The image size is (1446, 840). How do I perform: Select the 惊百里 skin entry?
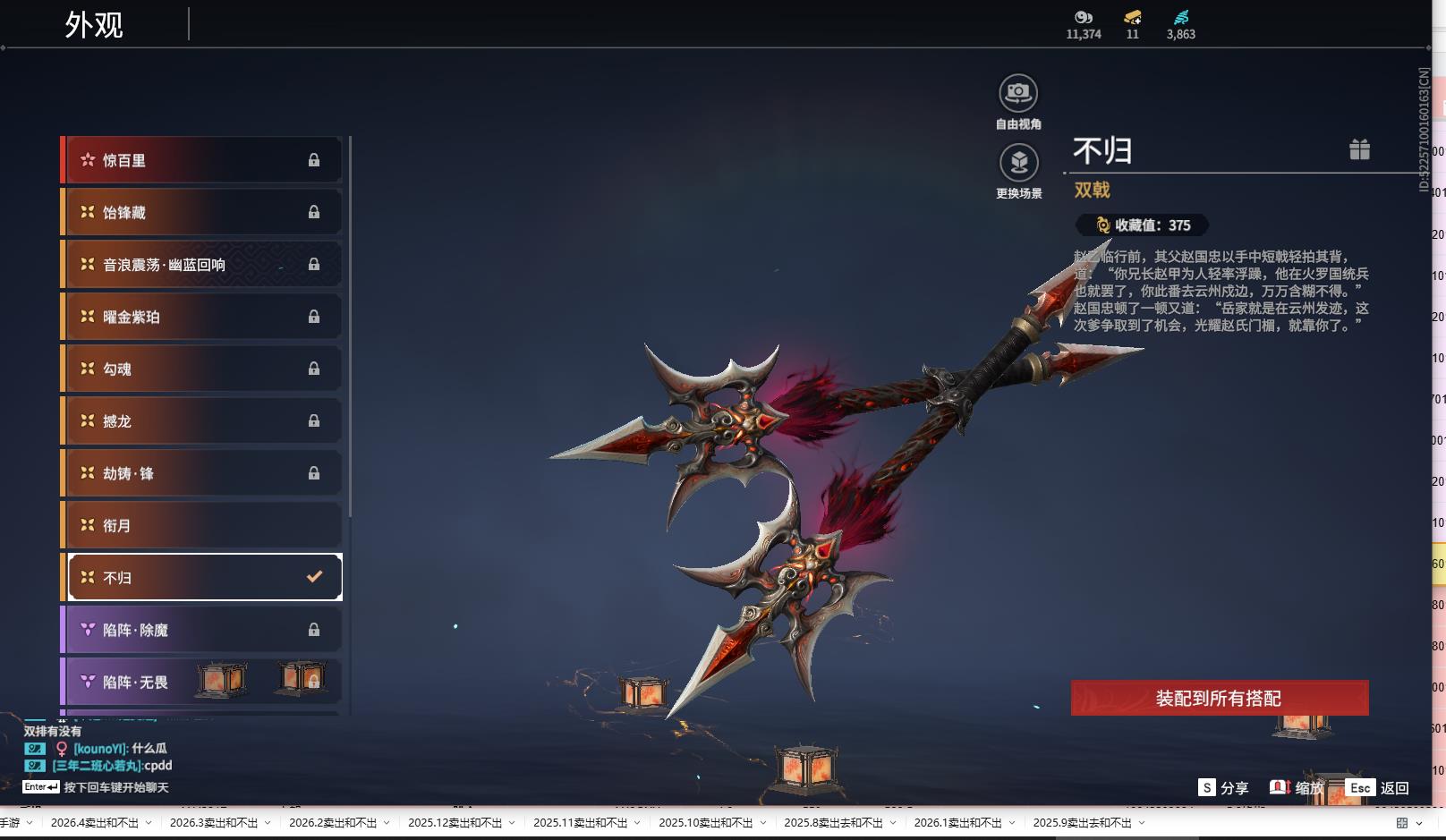tap(202, 160)
